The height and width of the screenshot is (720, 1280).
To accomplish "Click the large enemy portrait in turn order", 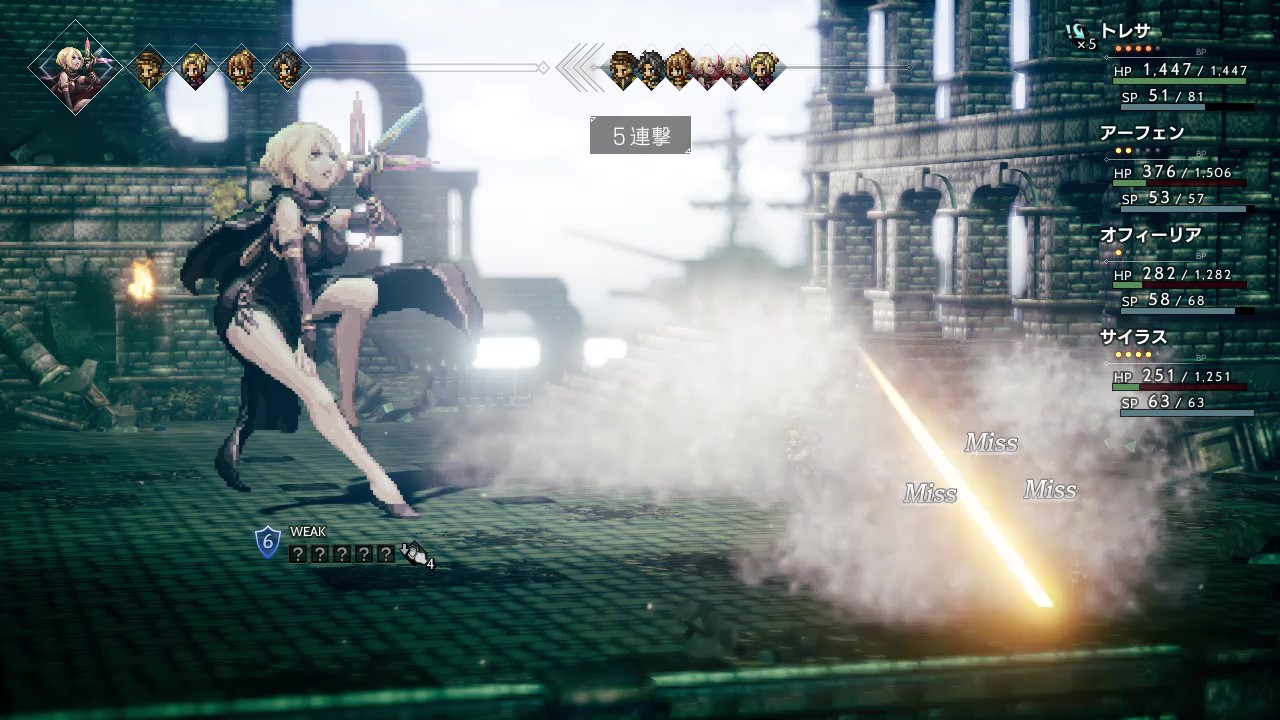I will pos(75,67).
